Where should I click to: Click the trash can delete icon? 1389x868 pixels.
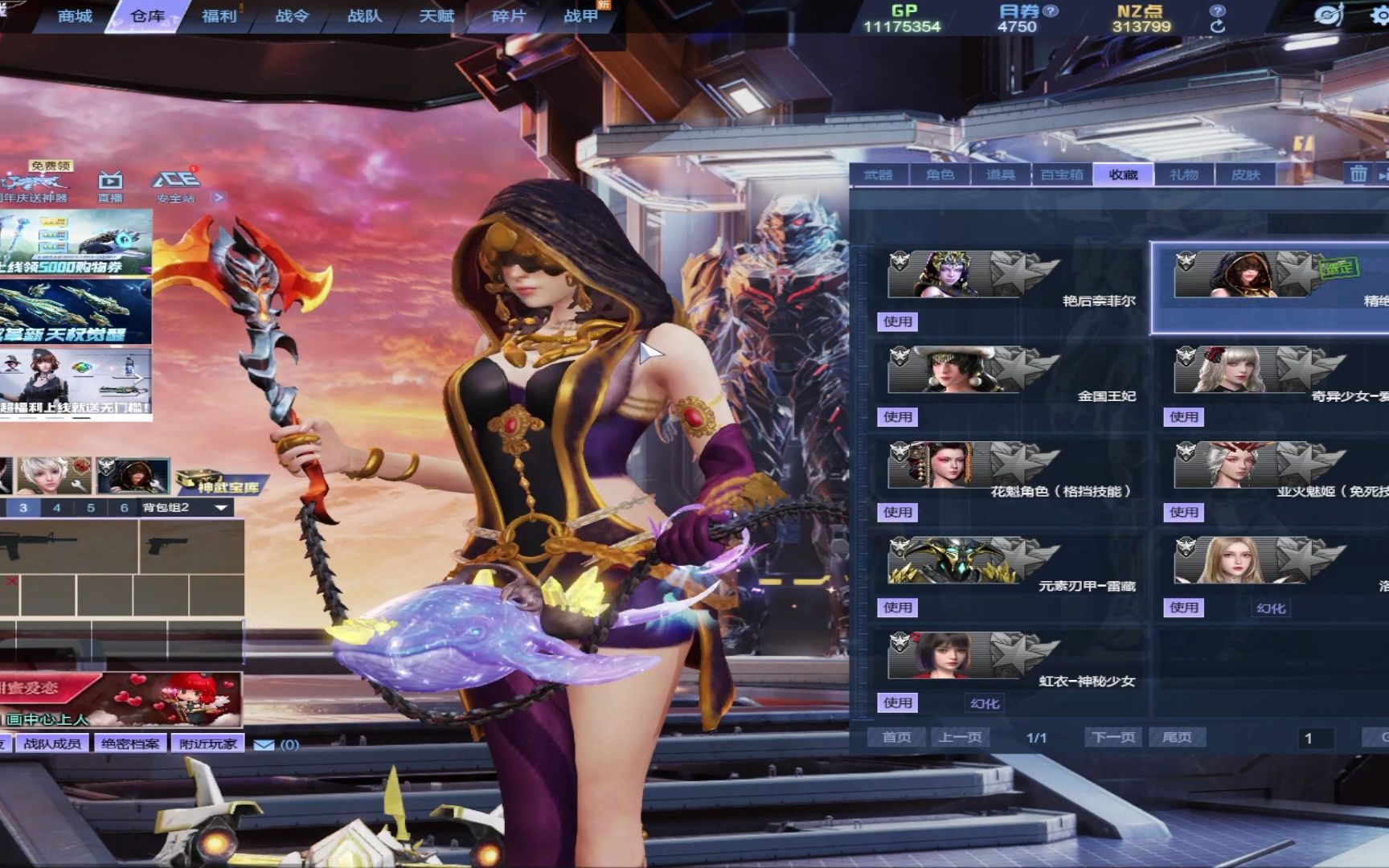point(1358,174)
